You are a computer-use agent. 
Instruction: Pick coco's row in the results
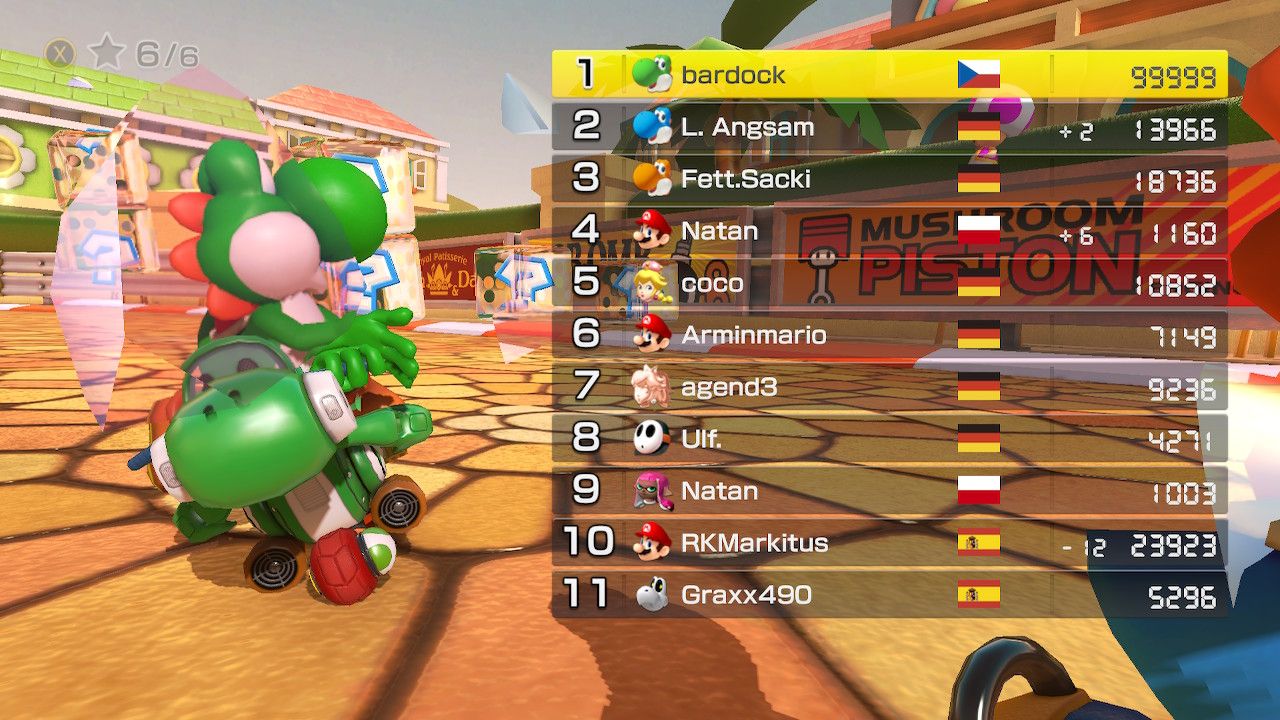point(889,283)
